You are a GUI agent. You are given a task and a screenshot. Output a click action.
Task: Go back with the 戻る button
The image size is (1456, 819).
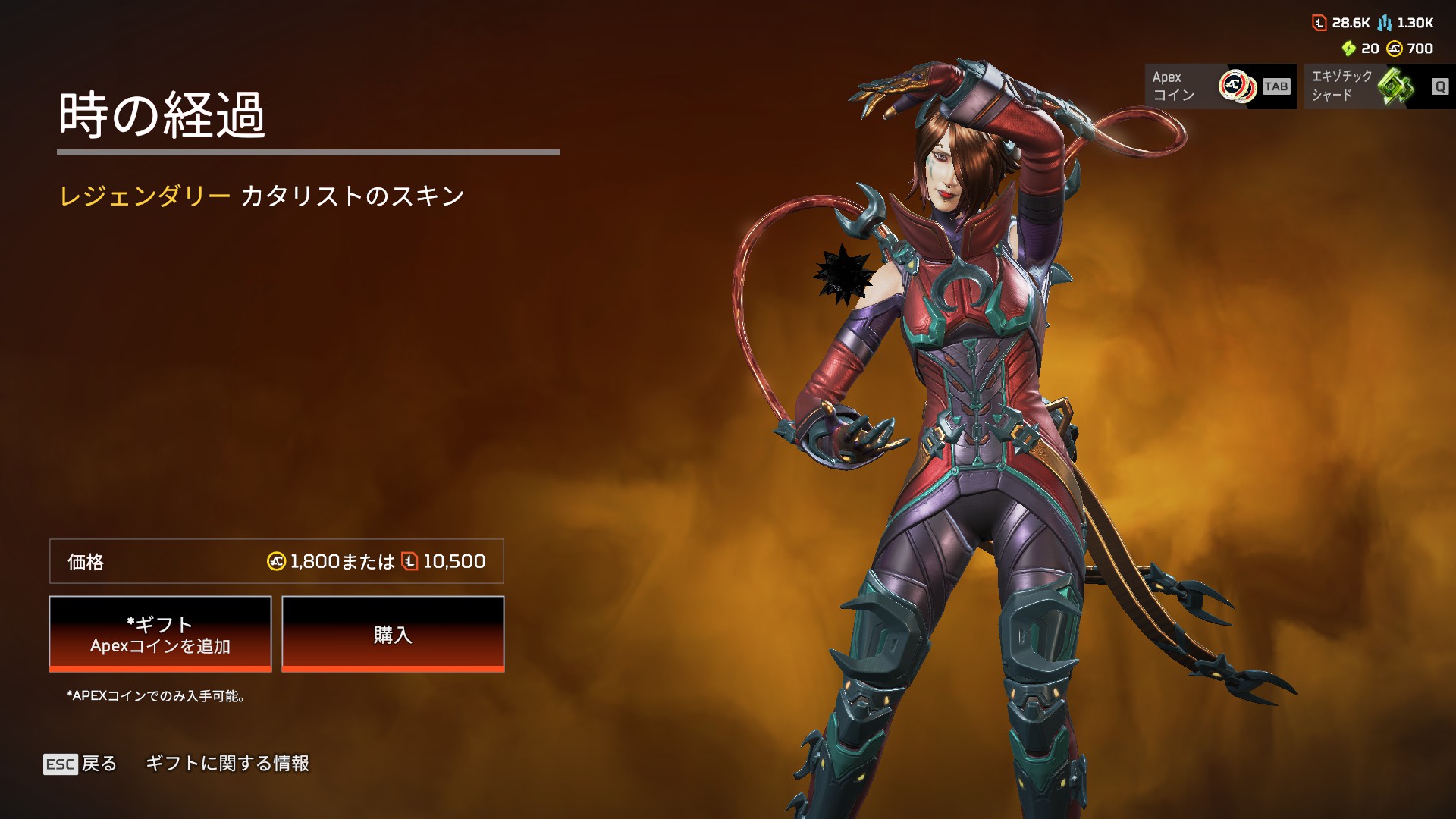pos(80,764)
